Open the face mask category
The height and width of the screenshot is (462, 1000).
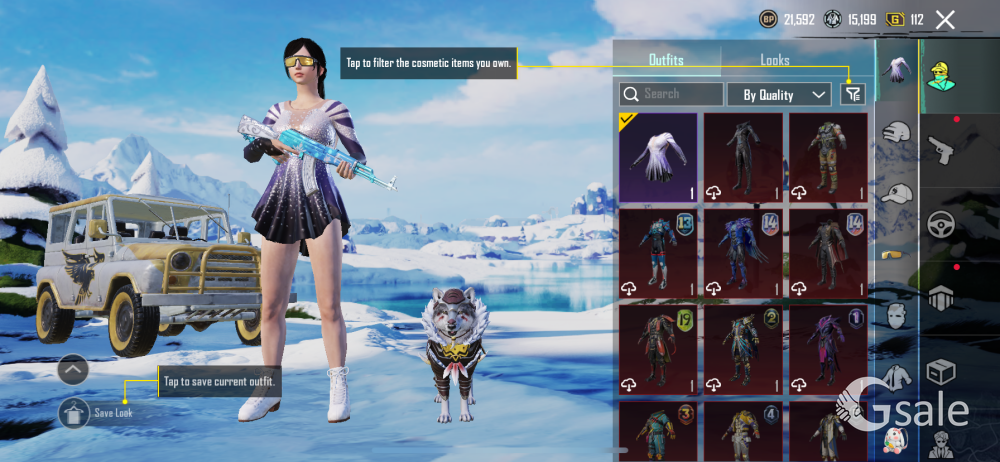897,317
